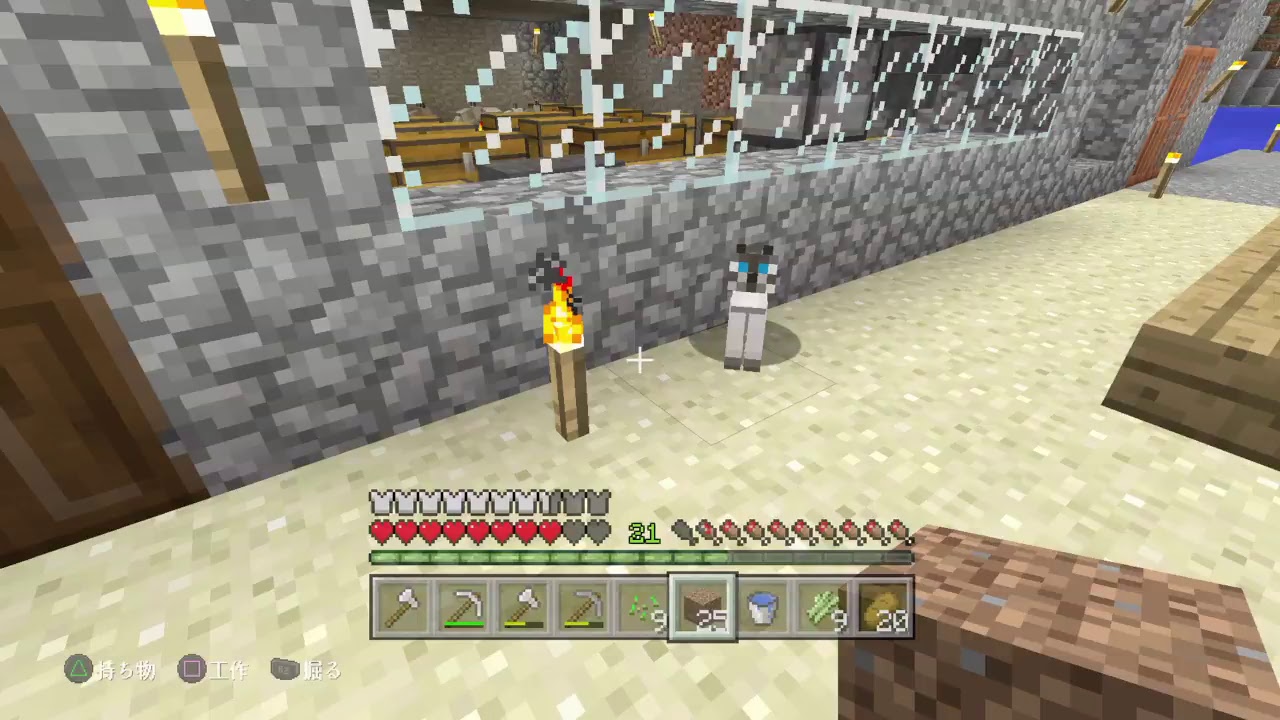Click the 工作 crafting label

[x=230, y=671]
